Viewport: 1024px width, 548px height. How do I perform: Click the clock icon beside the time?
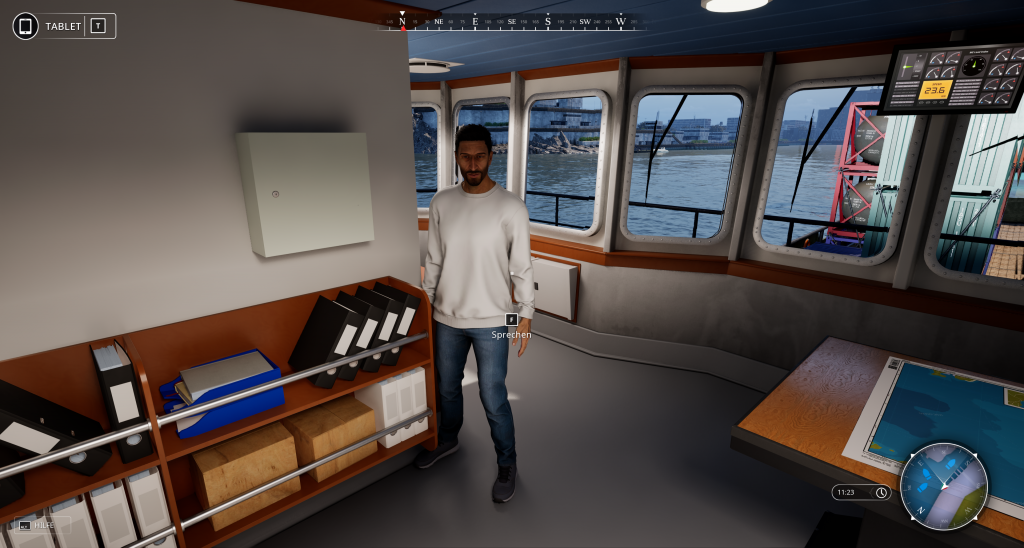[881, 492]
